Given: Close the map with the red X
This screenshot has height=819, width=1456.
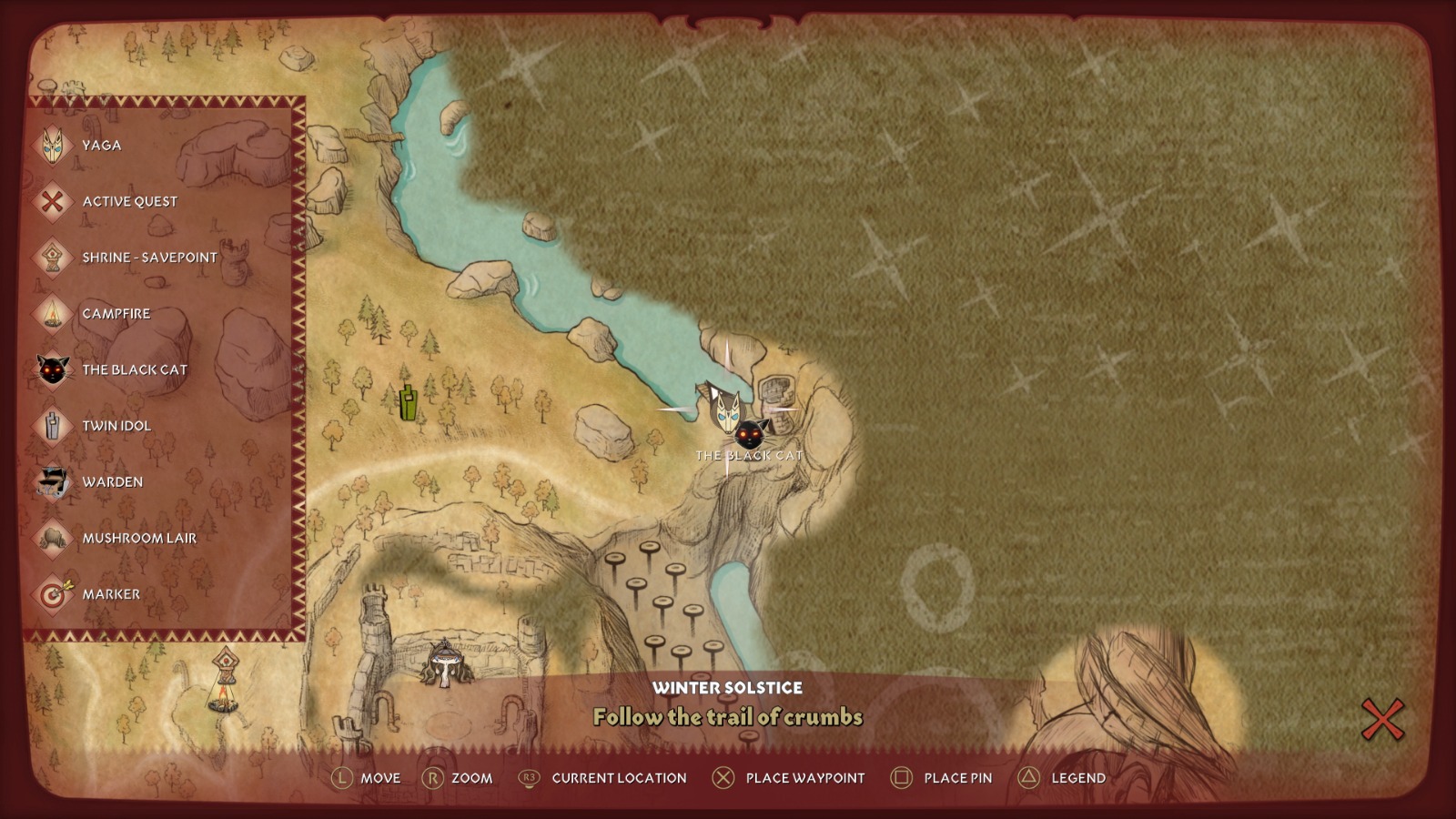Looking at the screenshot, I should tap(1384, 719).
